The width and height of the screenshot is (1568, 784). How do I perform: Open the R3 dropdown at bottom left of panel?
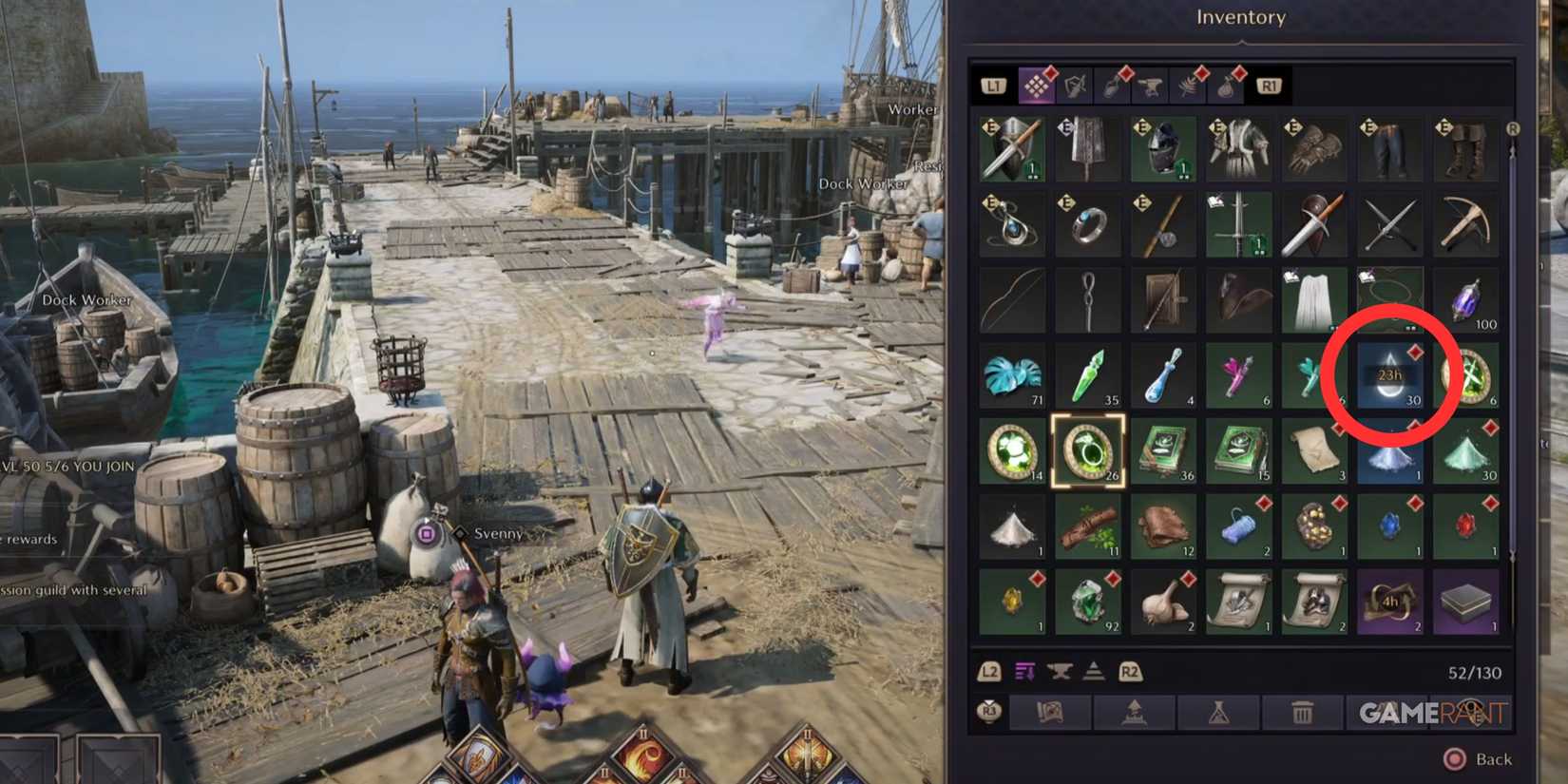[x=988, y=711]
